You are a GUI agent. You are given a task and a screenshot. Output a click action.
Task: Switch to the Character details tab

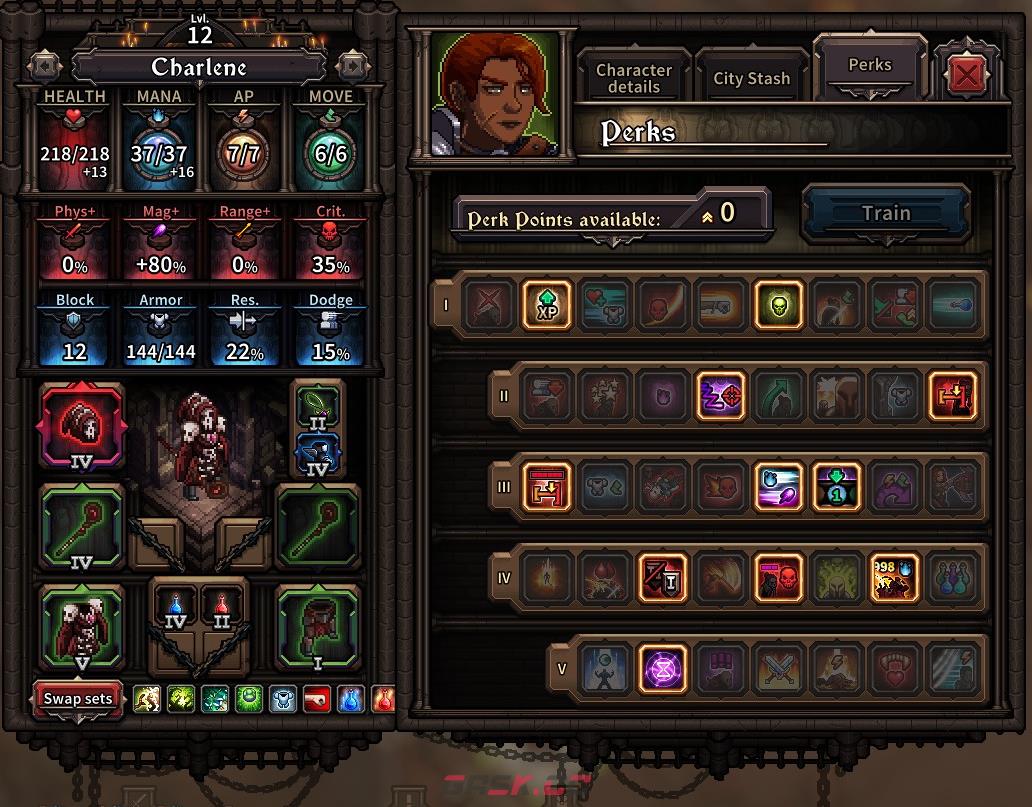coord(634,78)
